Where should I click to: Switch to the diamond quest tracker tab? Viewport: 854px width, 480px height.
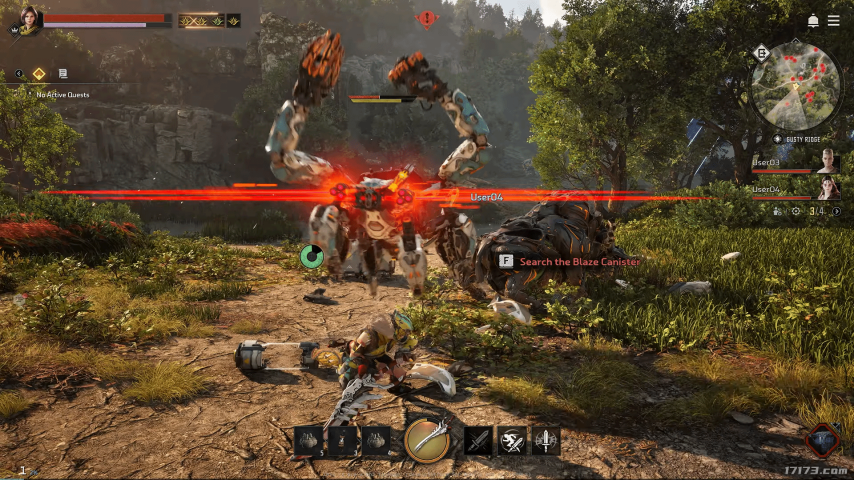coord(39,73)
